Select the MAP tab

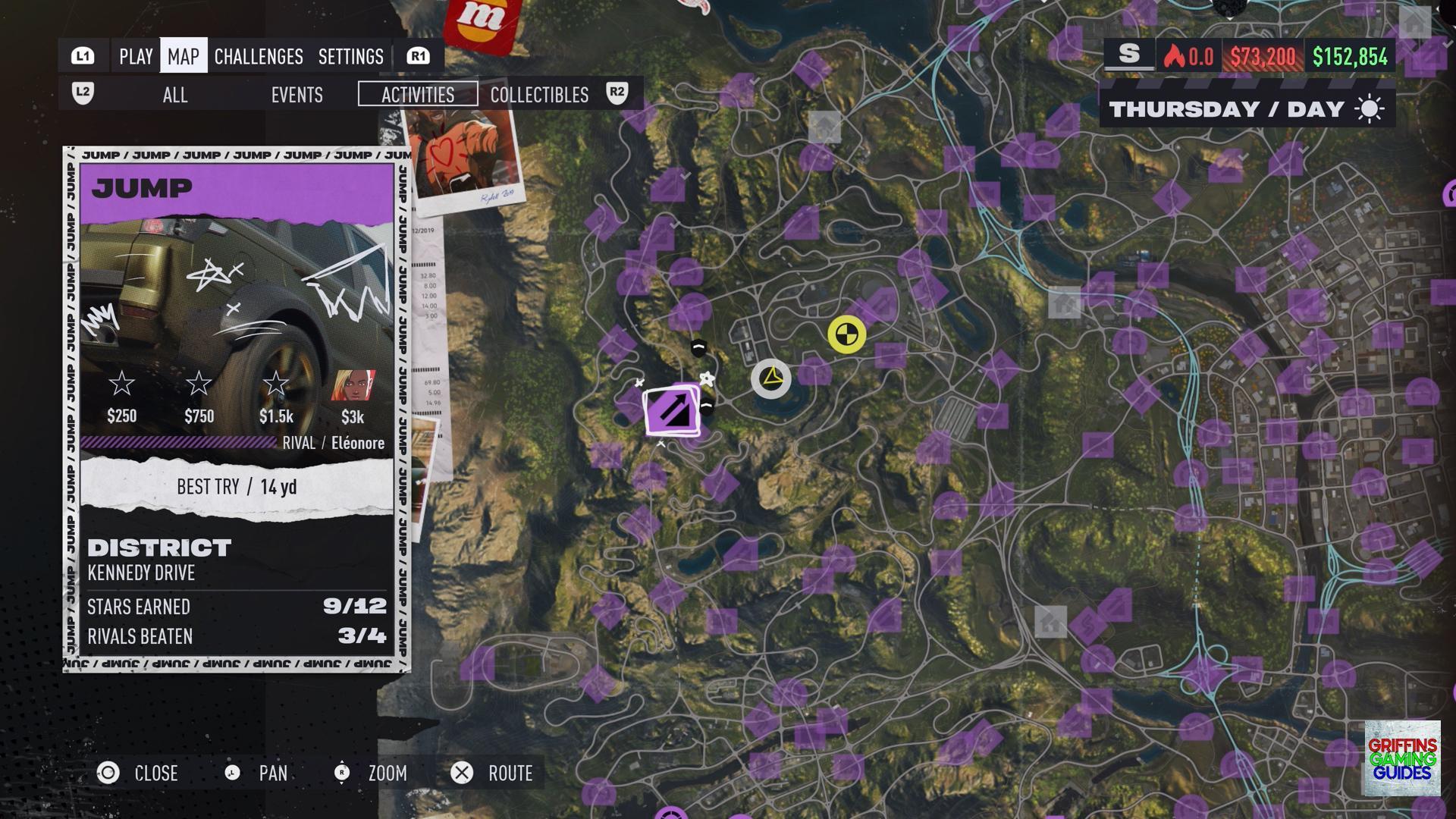coord(184,57)
